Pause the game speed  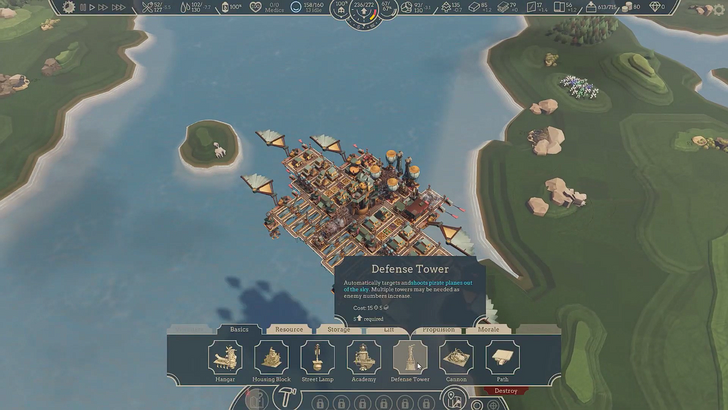(x=84, y=6)
